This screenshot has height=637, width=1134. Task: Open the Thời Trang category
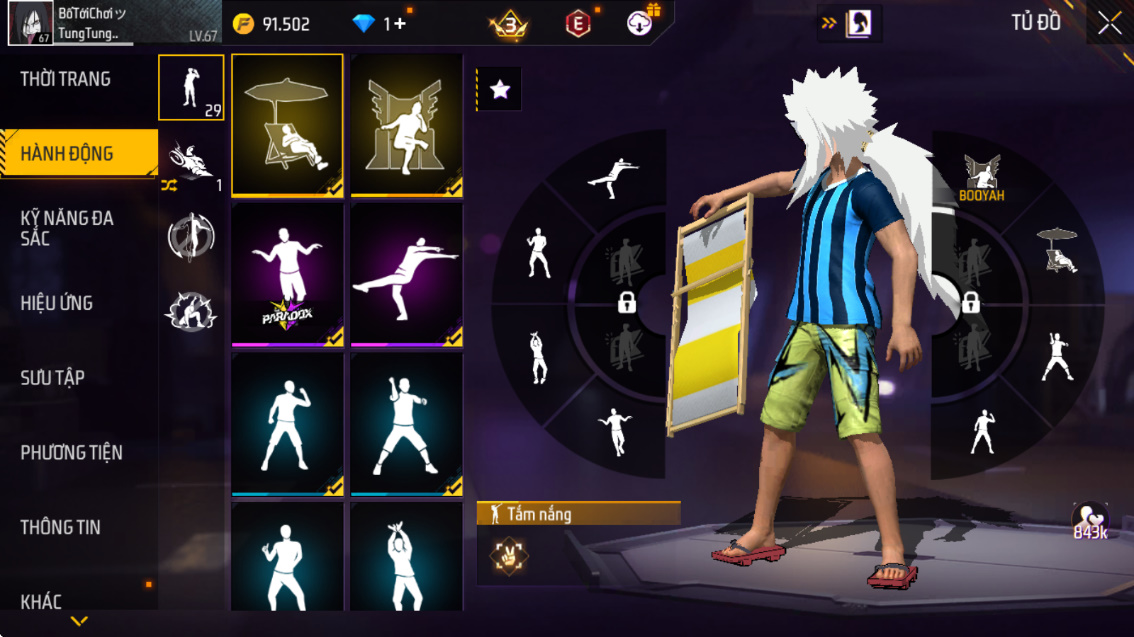coord(66,79)
